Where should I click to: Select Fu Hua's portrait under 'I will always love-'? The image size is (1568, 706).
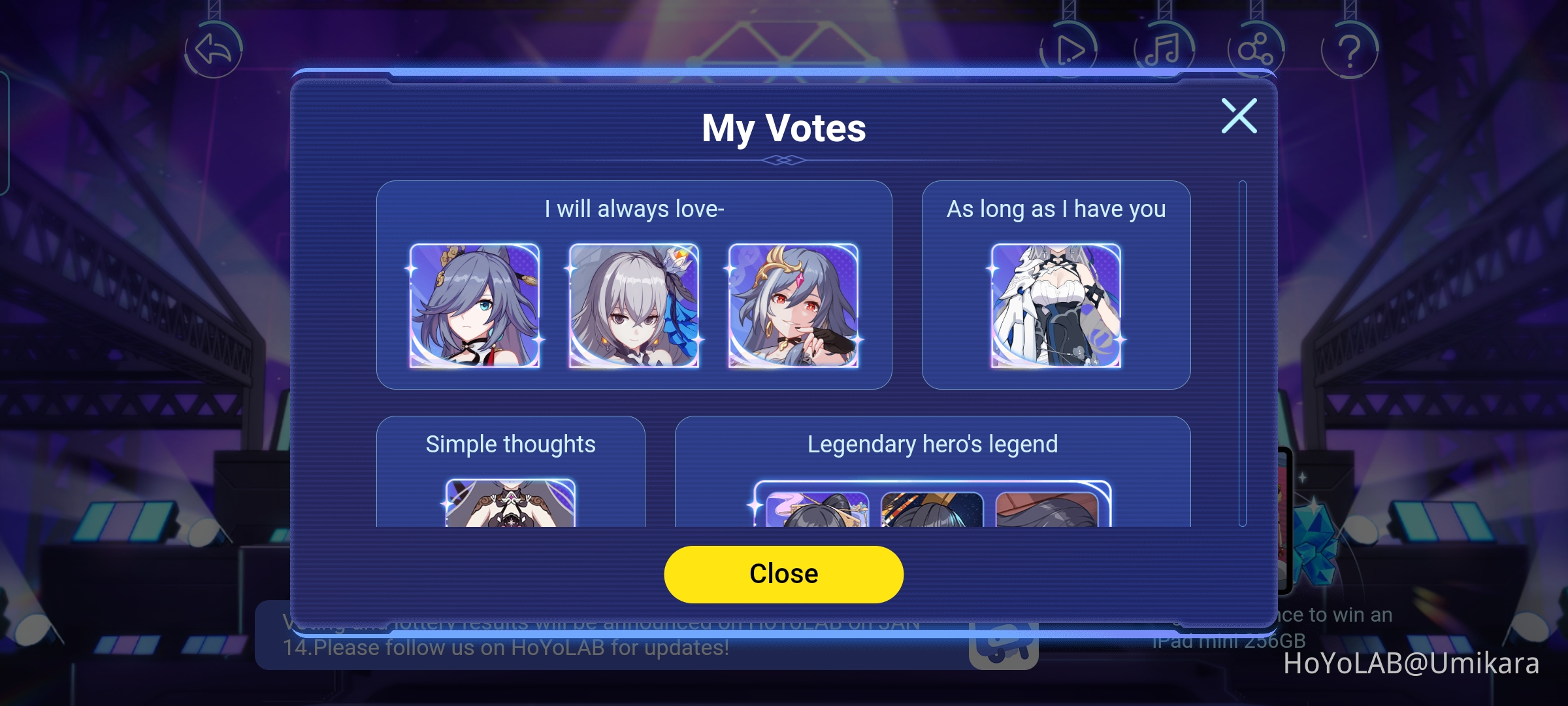tap(477, 307)
